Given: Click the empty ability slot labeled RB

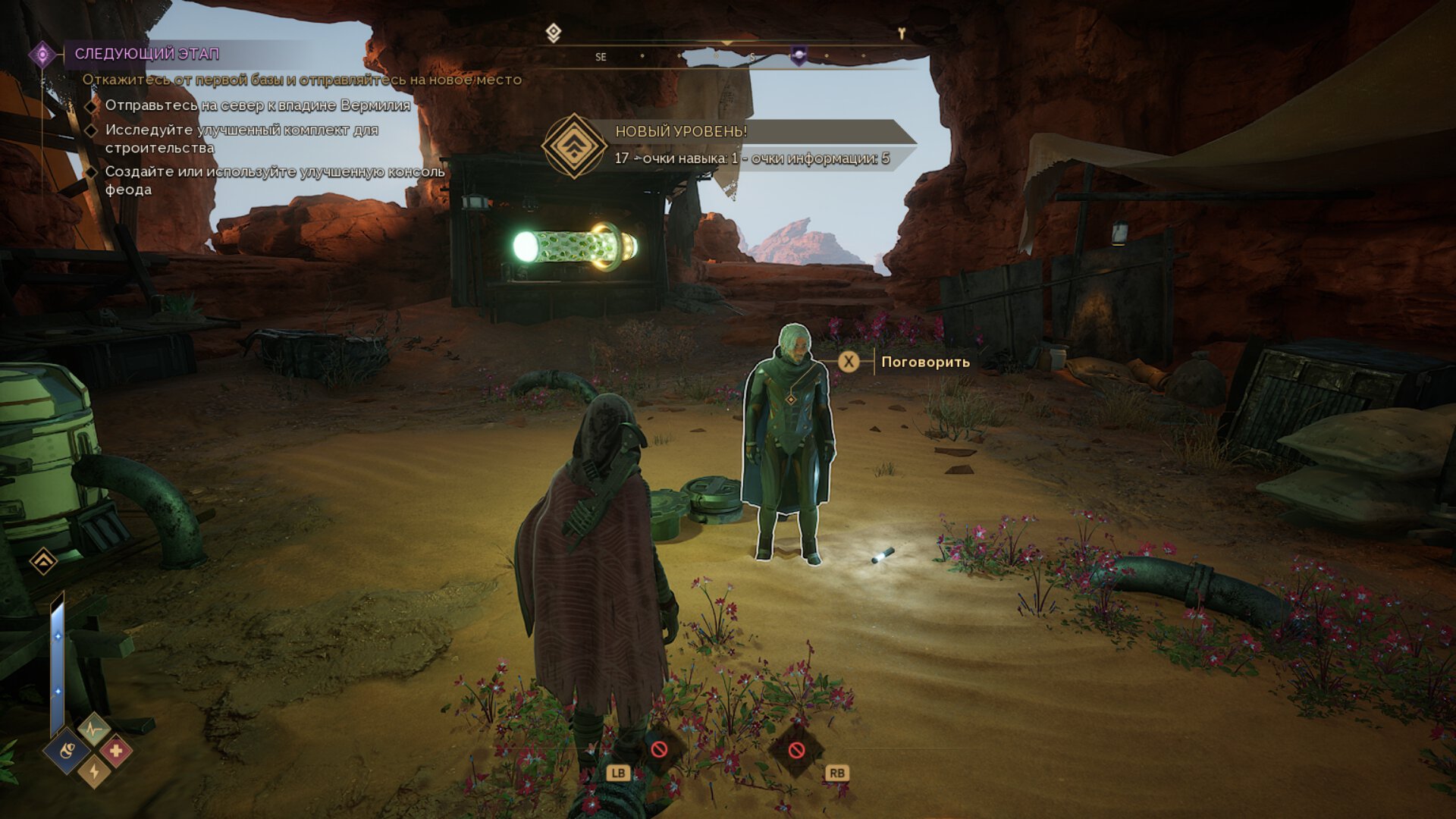Looking at the screenshot, I should coord(796,750).
